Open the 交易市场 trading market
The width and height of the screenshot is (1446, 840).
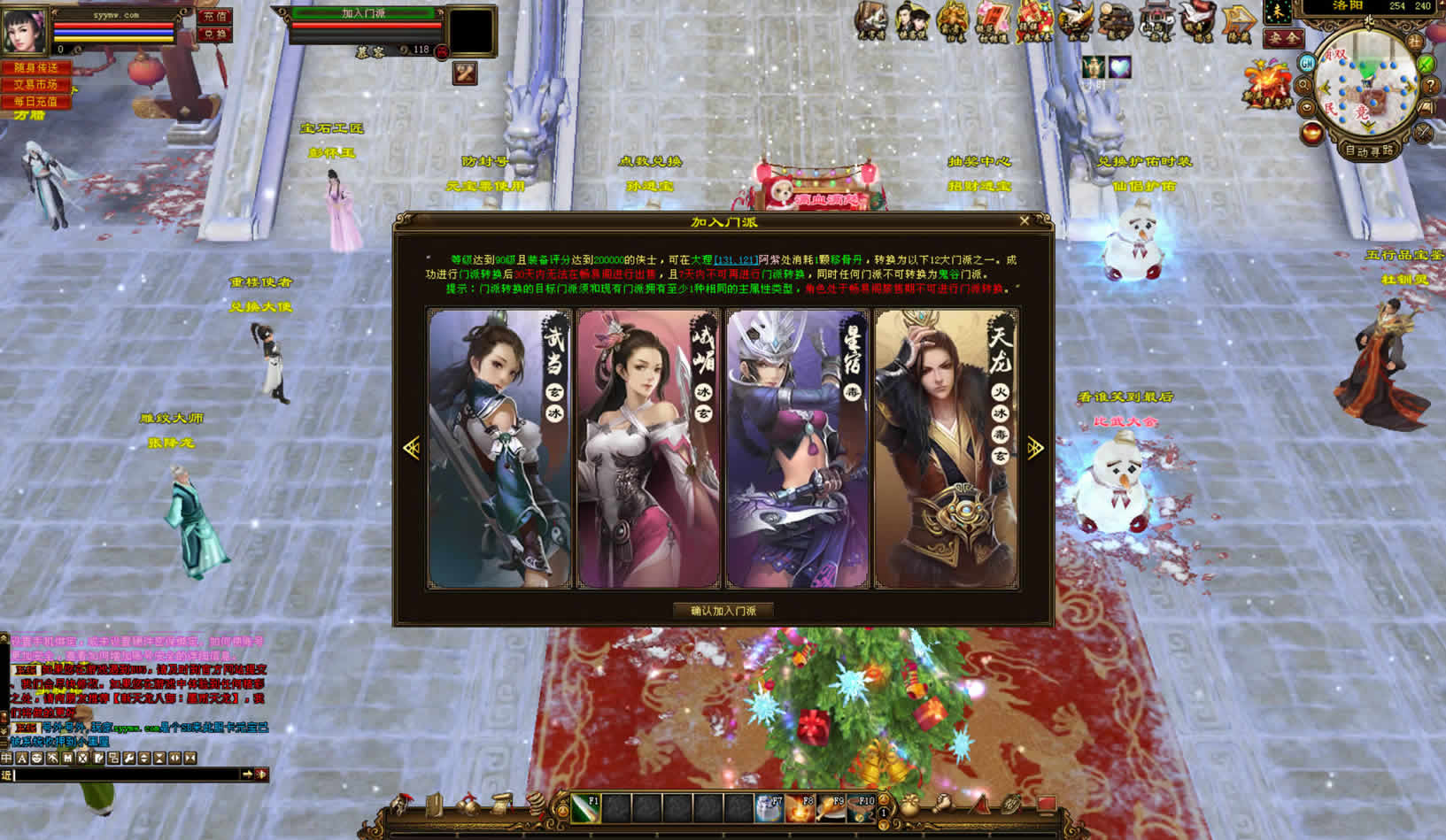[35, 85]
